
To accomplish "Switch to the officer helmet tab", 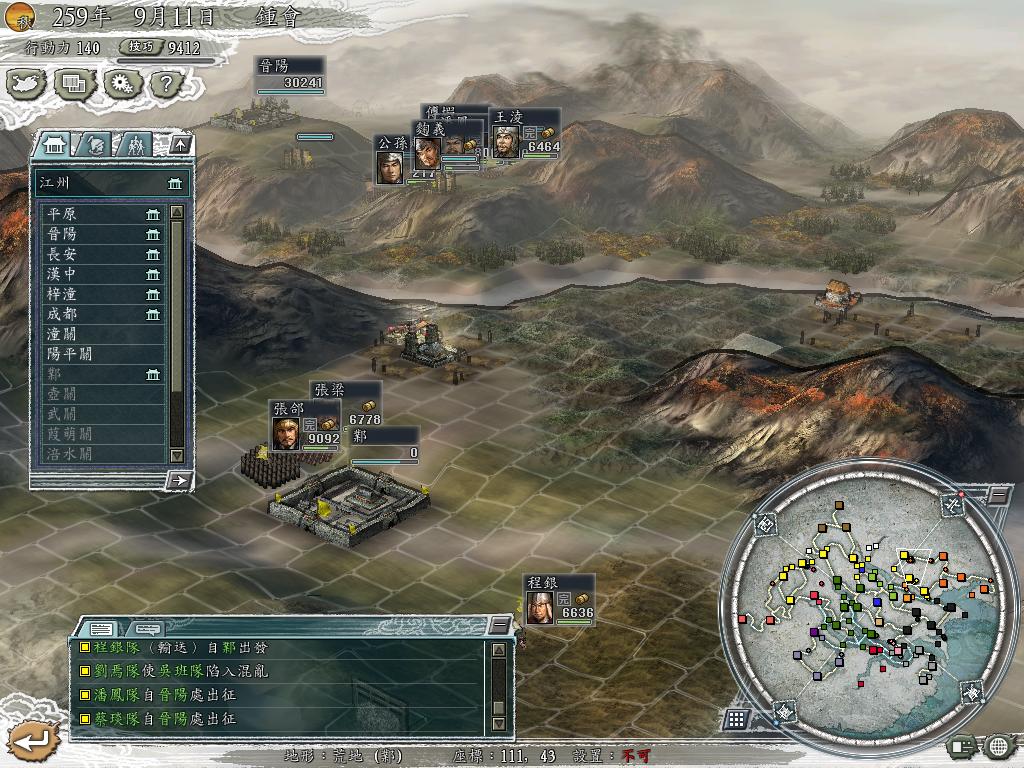I will [93, 145].
